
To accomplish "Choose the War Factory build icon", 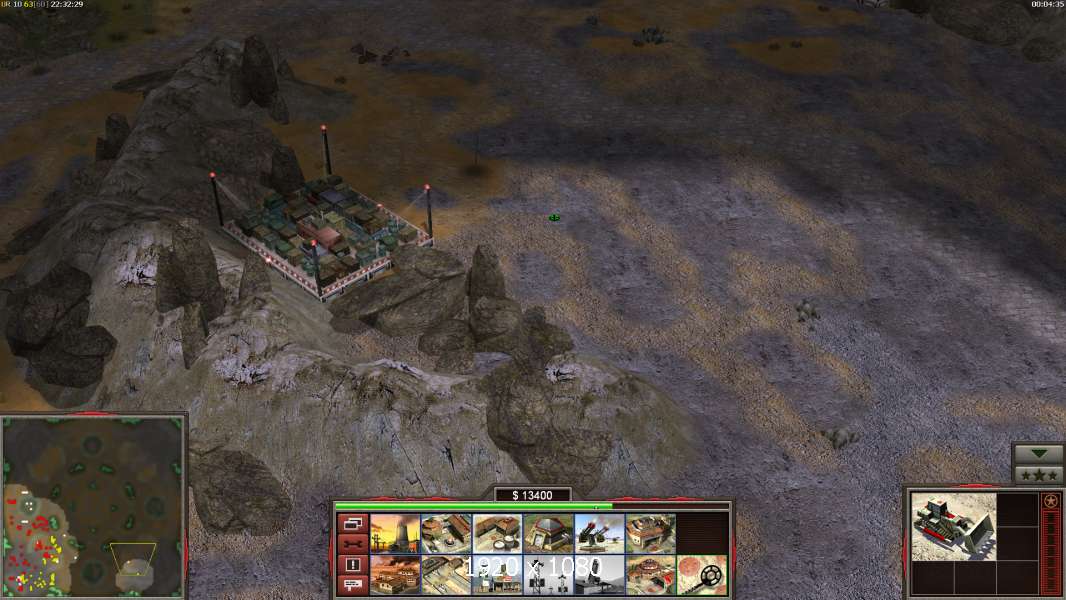I will 650,533.
